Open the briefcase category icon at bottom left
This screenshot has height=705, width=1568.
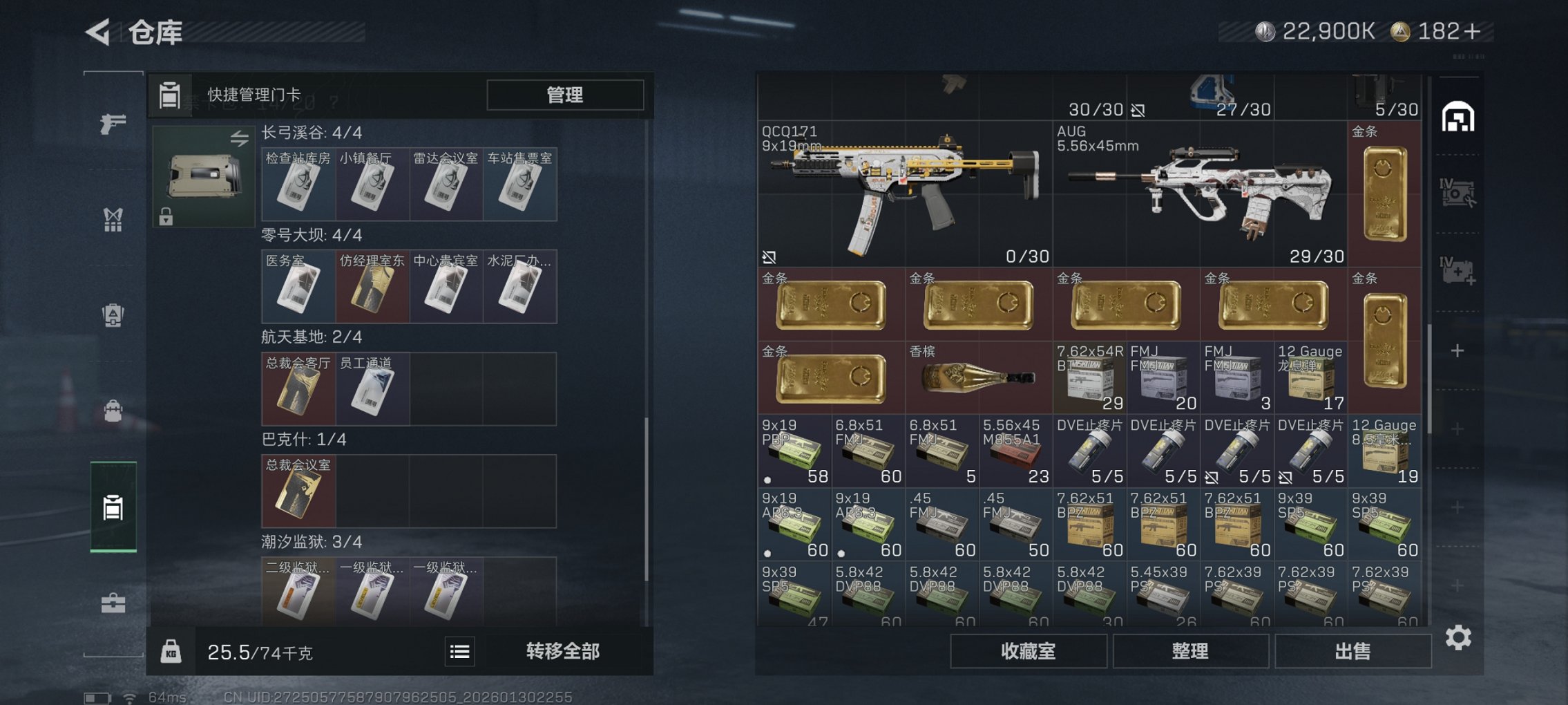click(113, 603)
